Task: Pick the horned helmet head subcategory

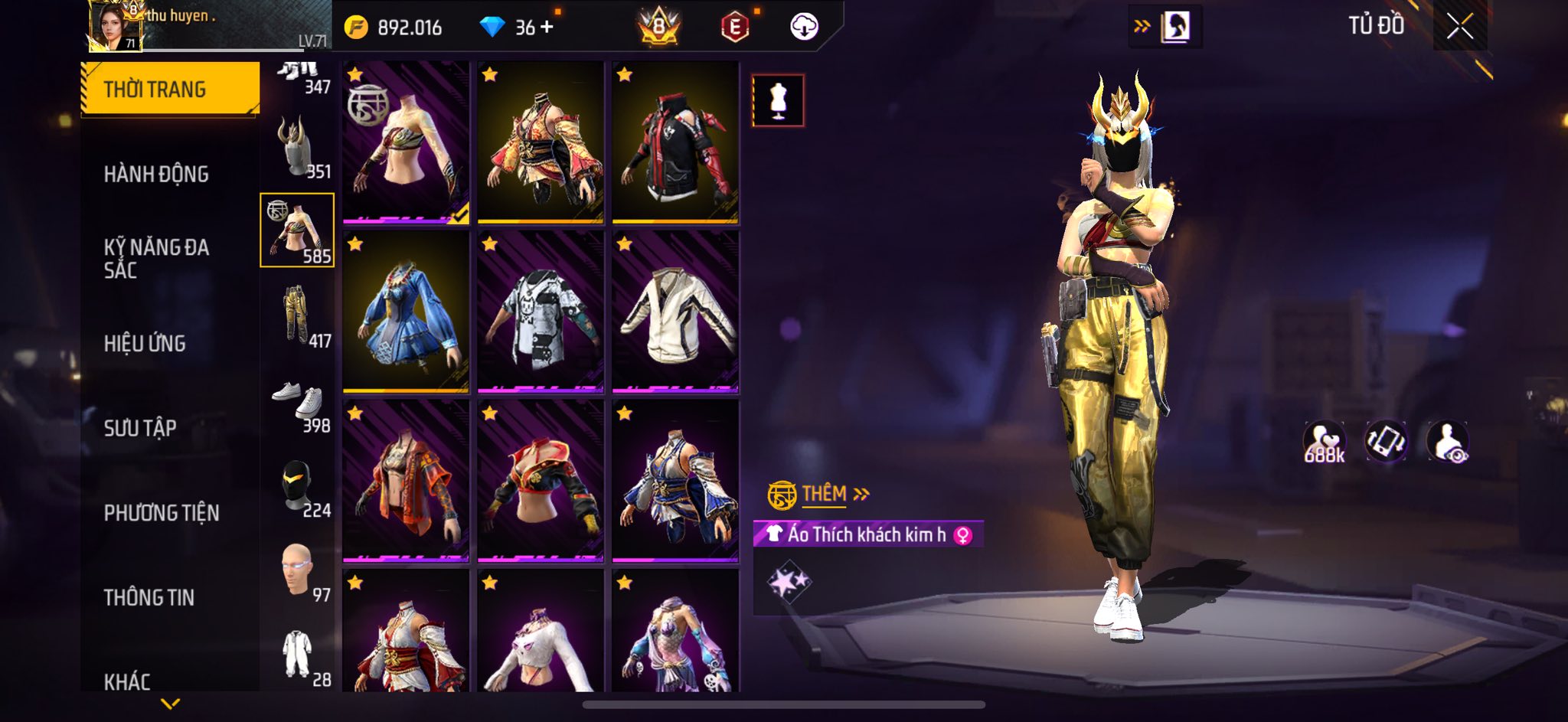Action: click(x=297, y=147)
